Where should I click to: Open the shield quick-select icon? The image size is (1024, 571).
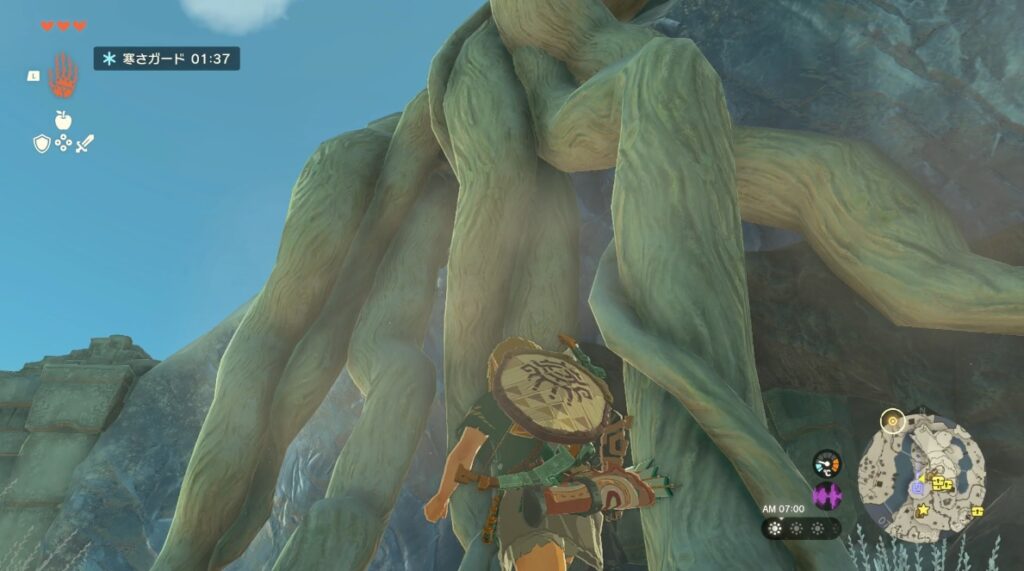pos(41,144)
